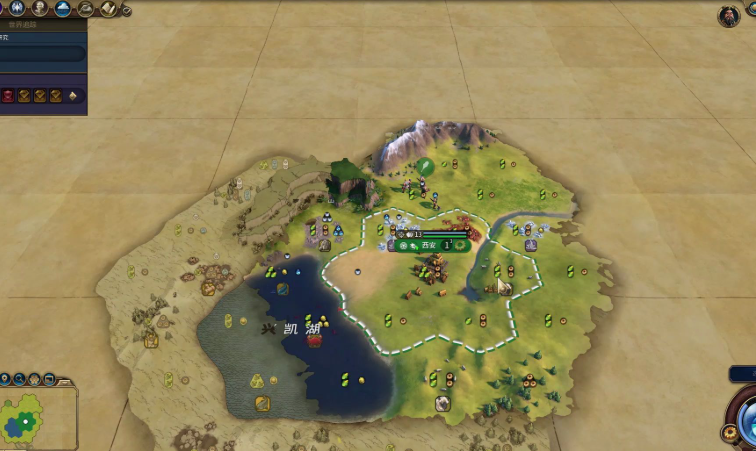
Task: Open the scroll and quill icon
Action: coord(108,9)
